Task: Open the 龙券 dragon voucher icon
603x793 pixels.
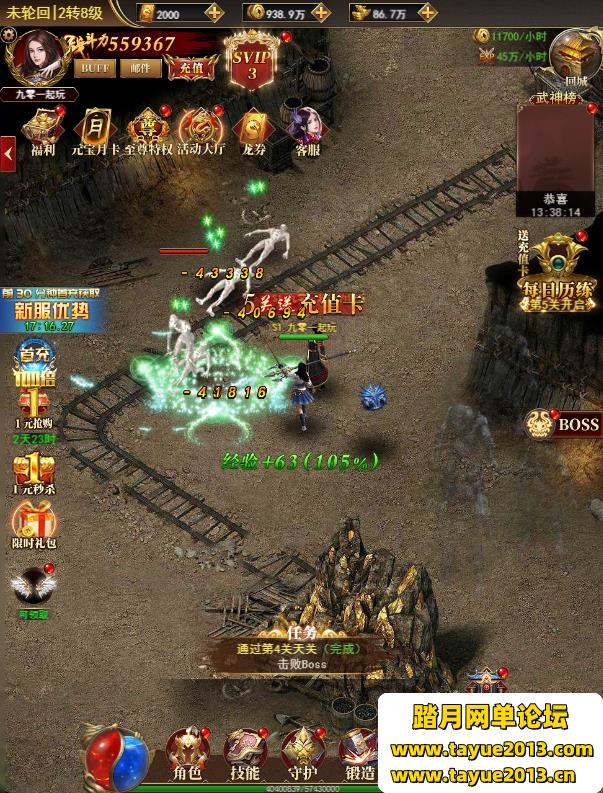Action: click(x=253, y=132)
